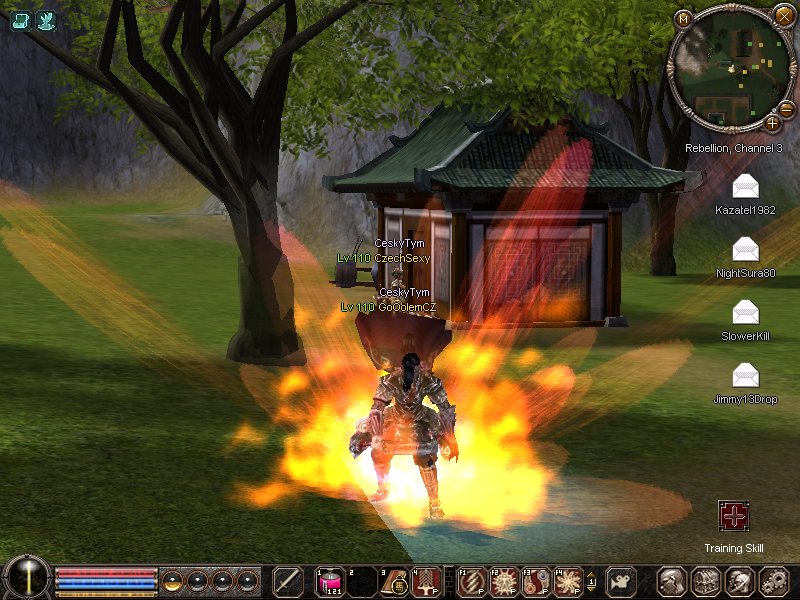Click the circular minimap

pyautogui.click(x=728, y=70)
